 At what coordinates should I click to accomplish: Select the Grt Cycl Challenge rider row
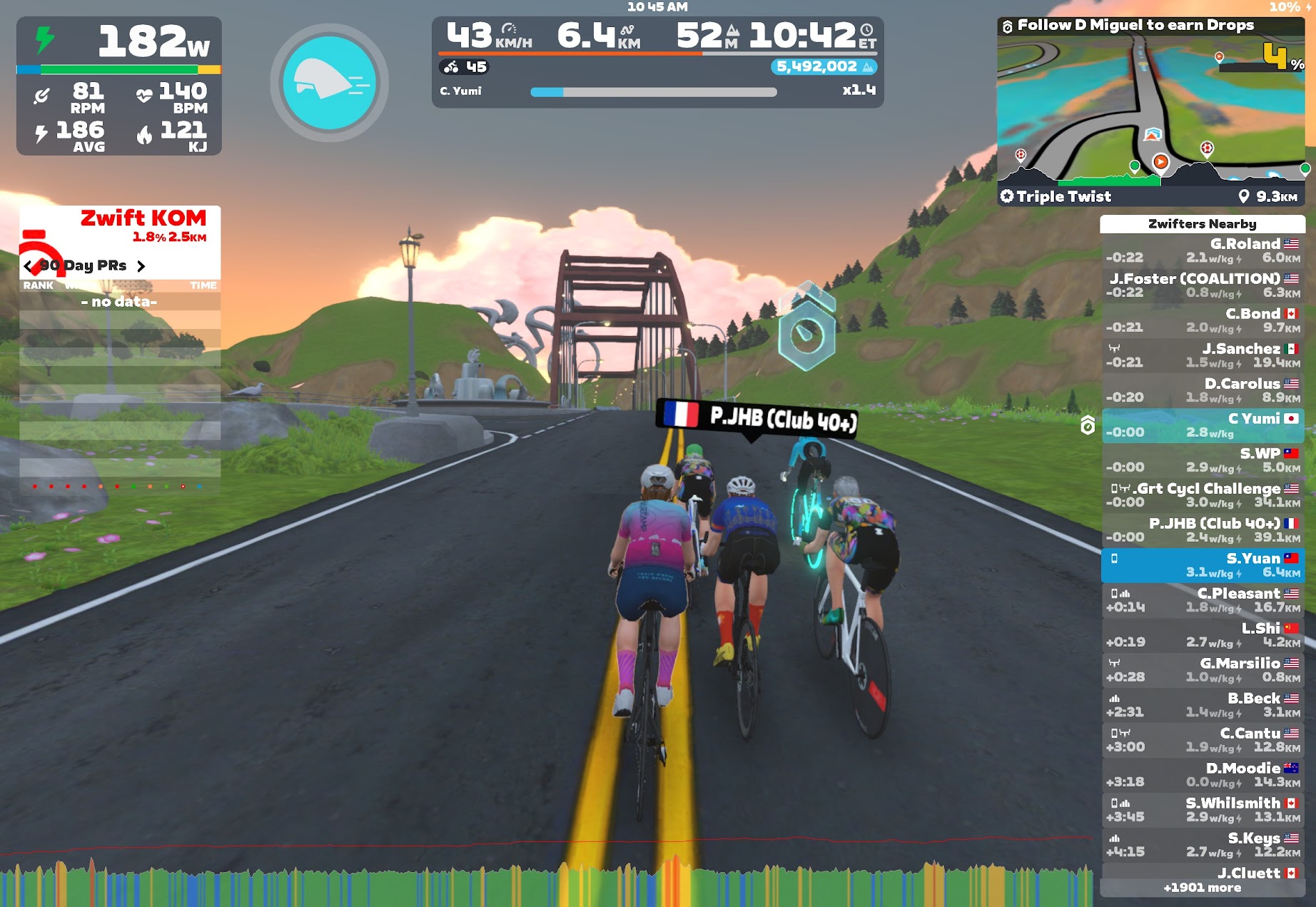[x=1203, y=495]
